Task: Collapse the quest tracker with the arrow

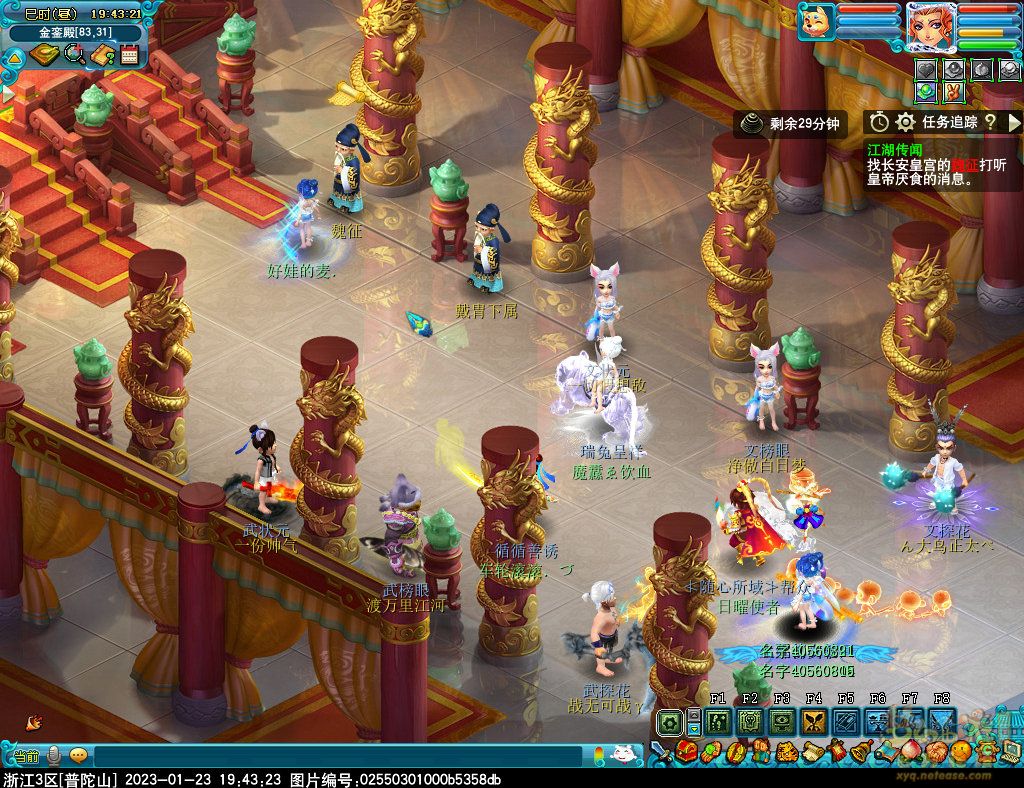Action: (x=1012, y=122)
